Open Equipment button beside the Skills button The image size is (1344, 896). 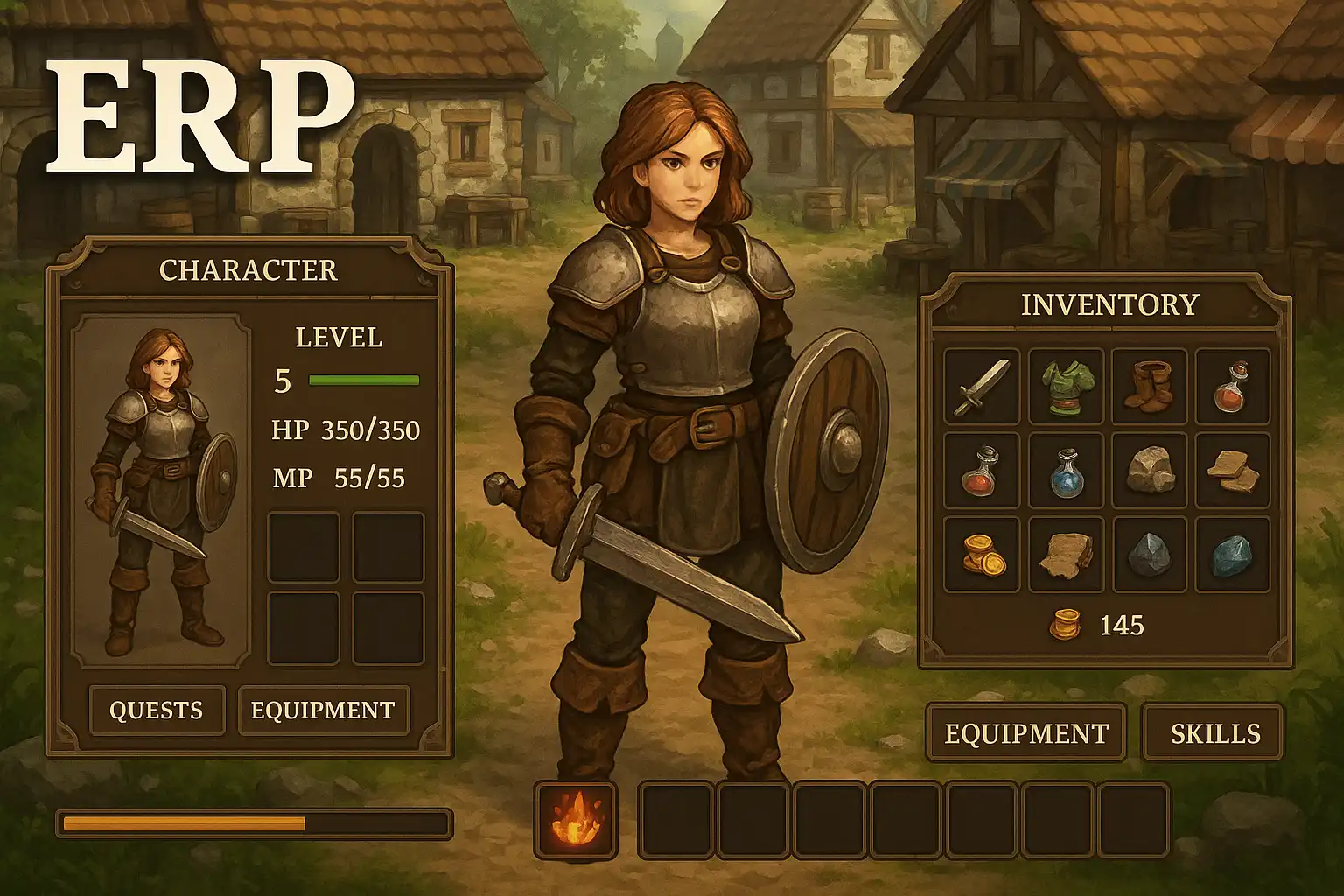(1025, 732)
